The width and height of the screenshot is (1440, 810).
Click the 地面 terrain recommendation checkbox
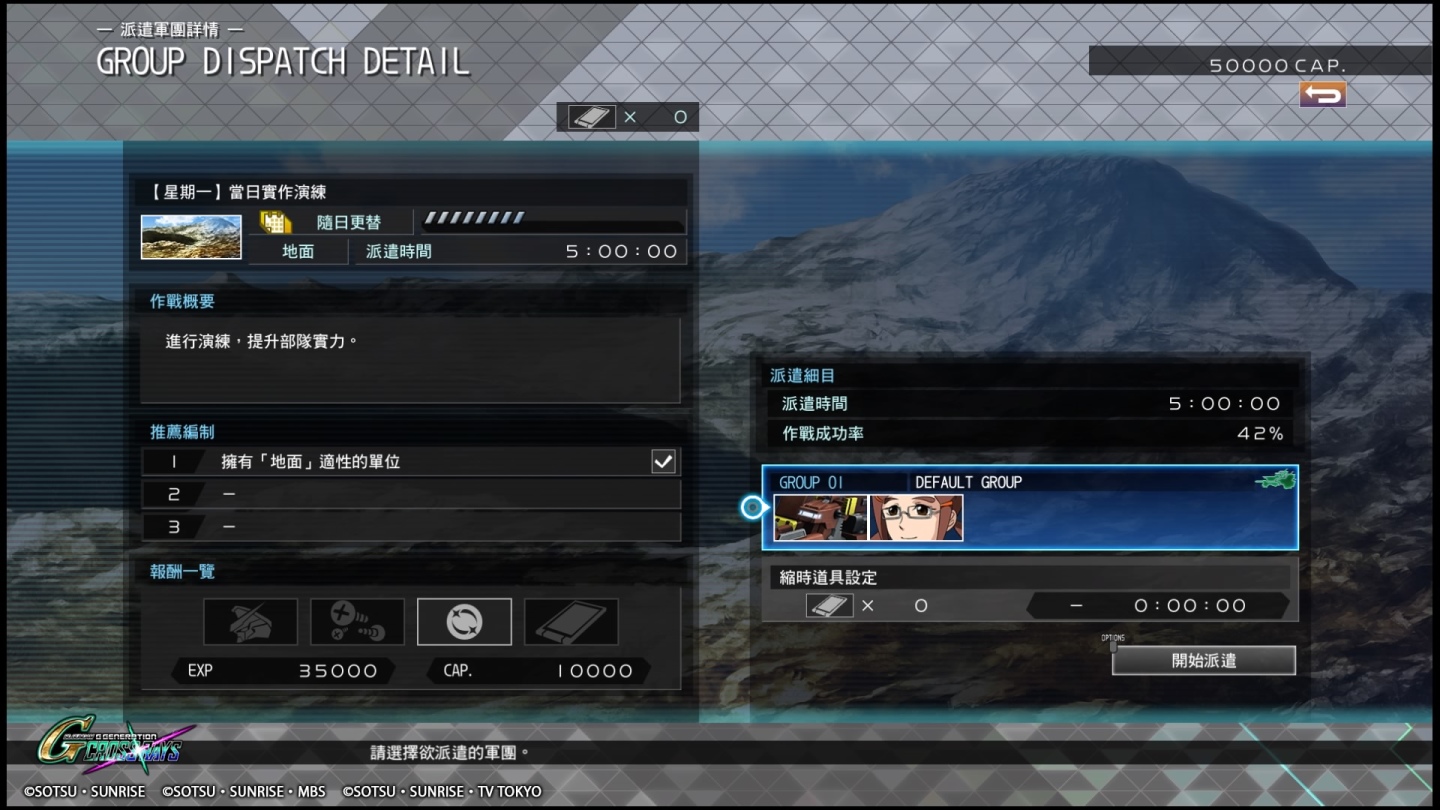663,461
